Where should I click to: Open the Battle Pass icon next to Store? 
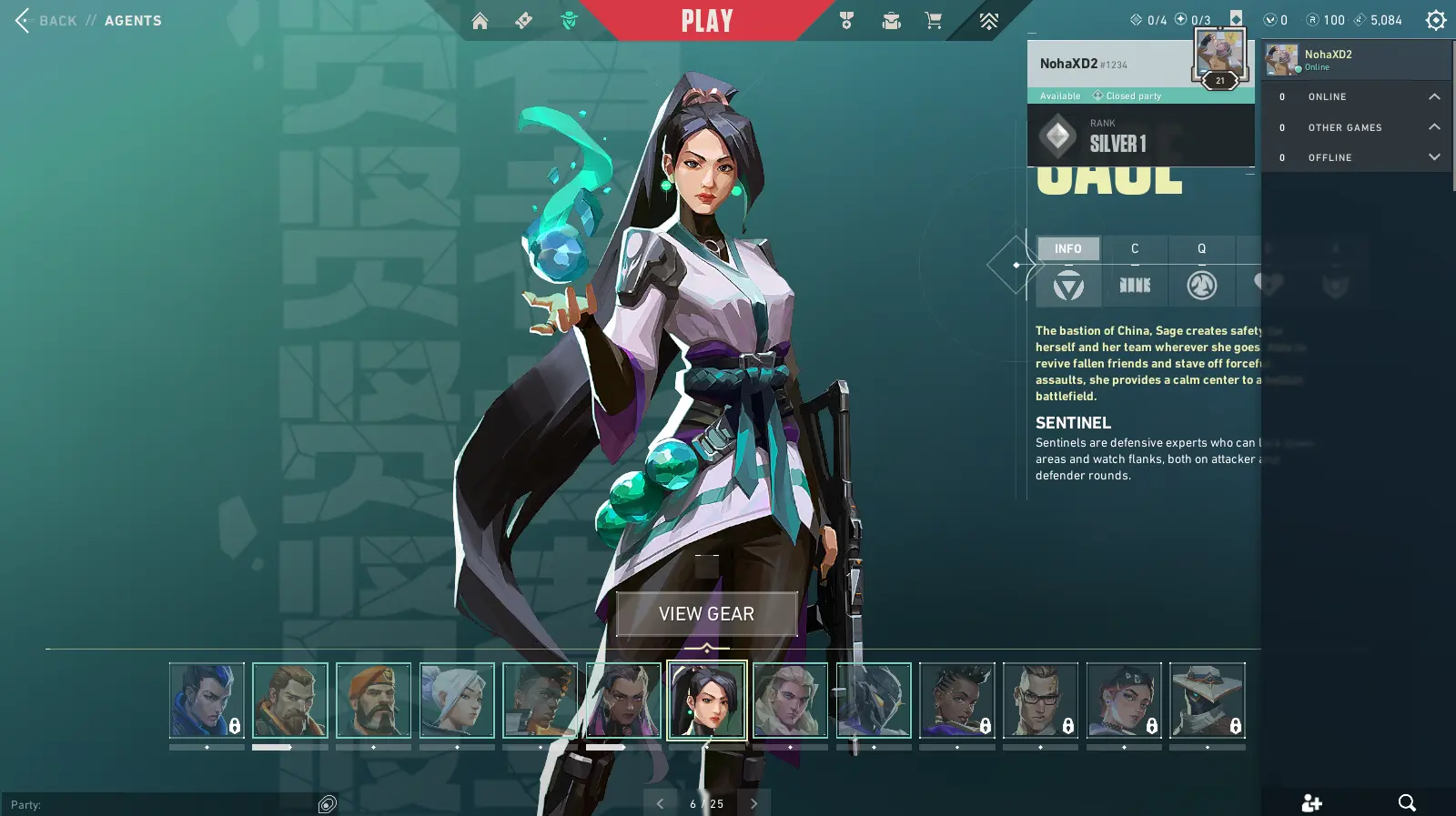[987, 19]
